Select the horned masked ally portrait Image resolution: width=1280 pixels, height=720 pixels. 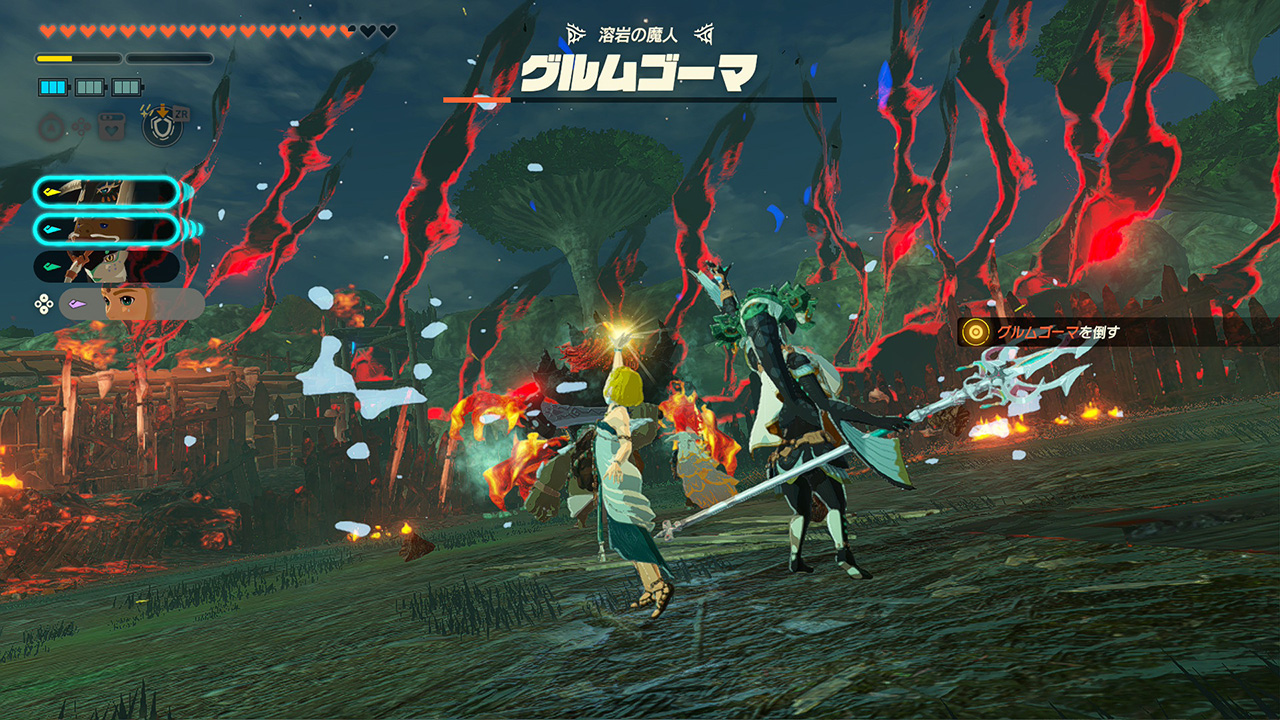tap(107, 192)
